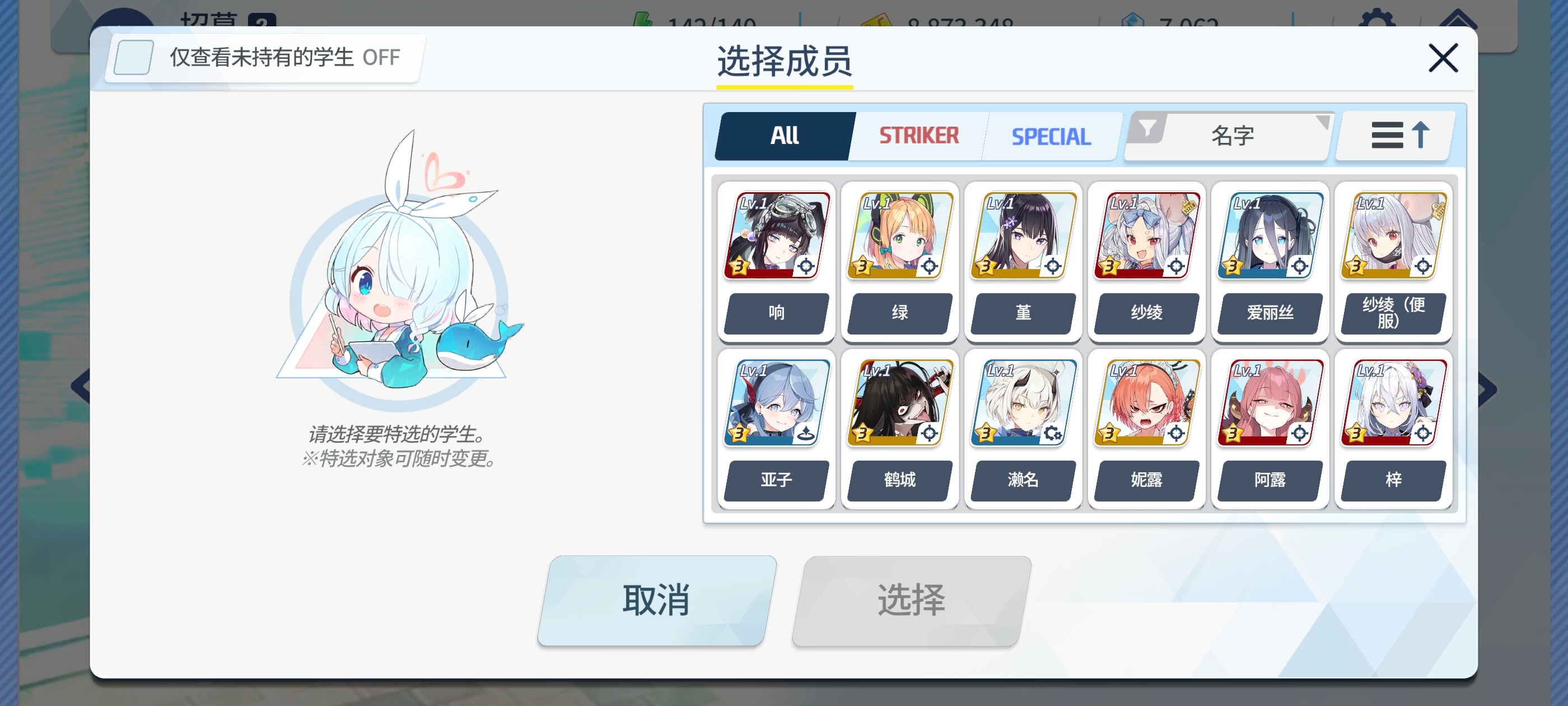Click the blue pyroxene gem icon in top bar
The image size is (1568, 706).
point(1133,18)
